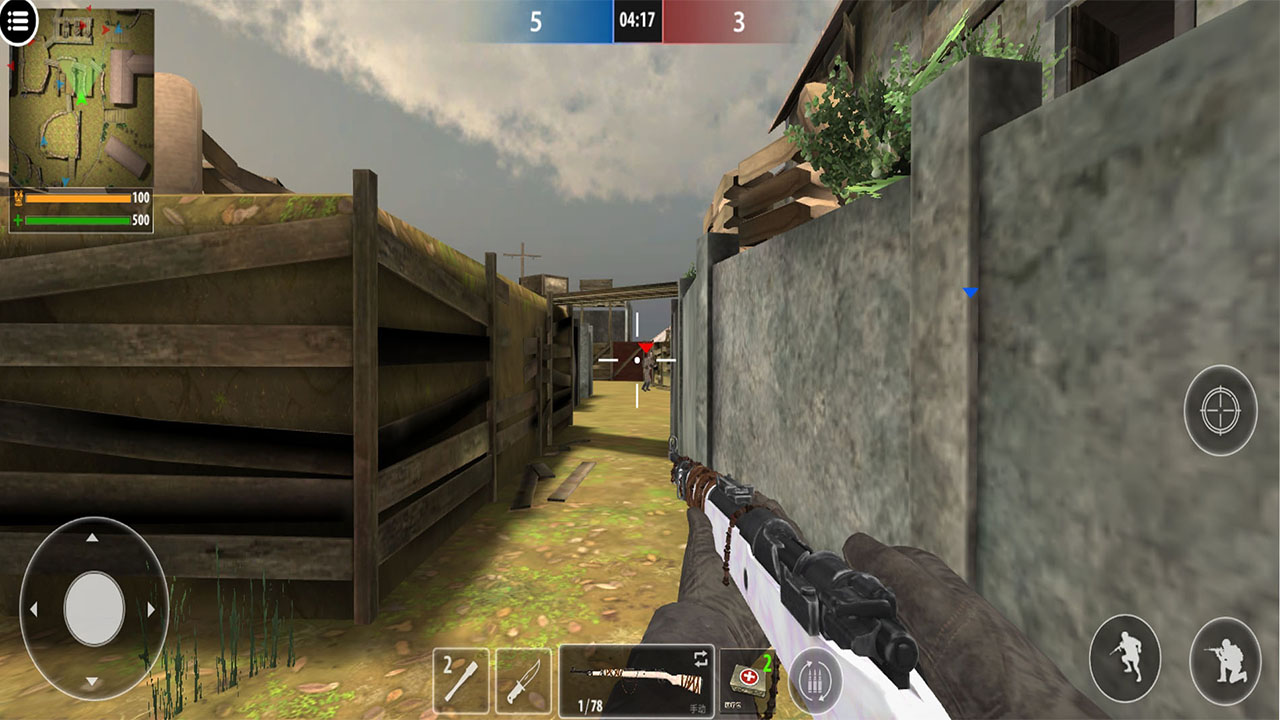Open the hamburger menu button
Image resolution: width=1280 pixels, height=720 pixels.
(18, 21)
